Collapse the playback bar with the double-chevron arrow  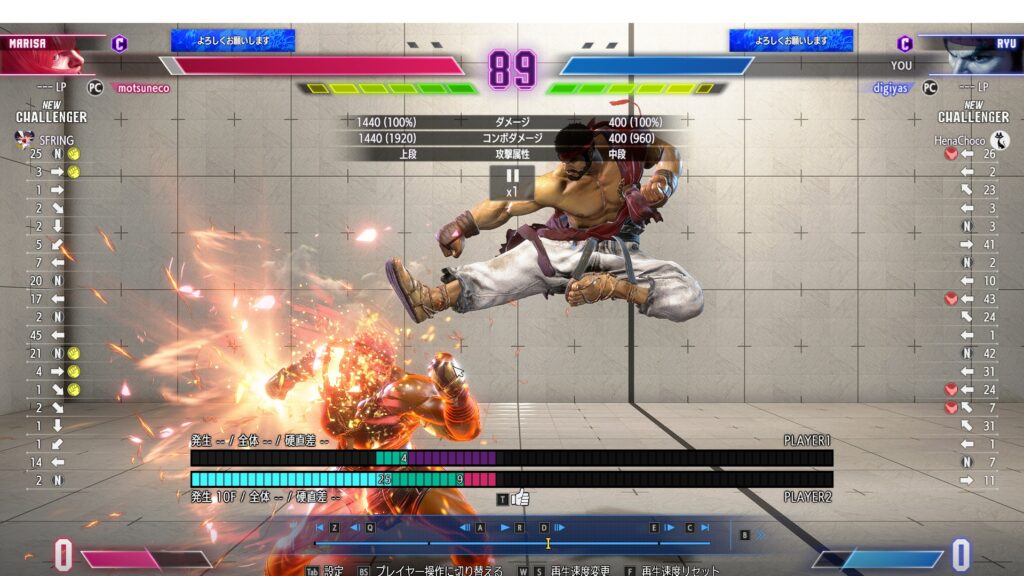pyautogui.click(x=760, y=535)
